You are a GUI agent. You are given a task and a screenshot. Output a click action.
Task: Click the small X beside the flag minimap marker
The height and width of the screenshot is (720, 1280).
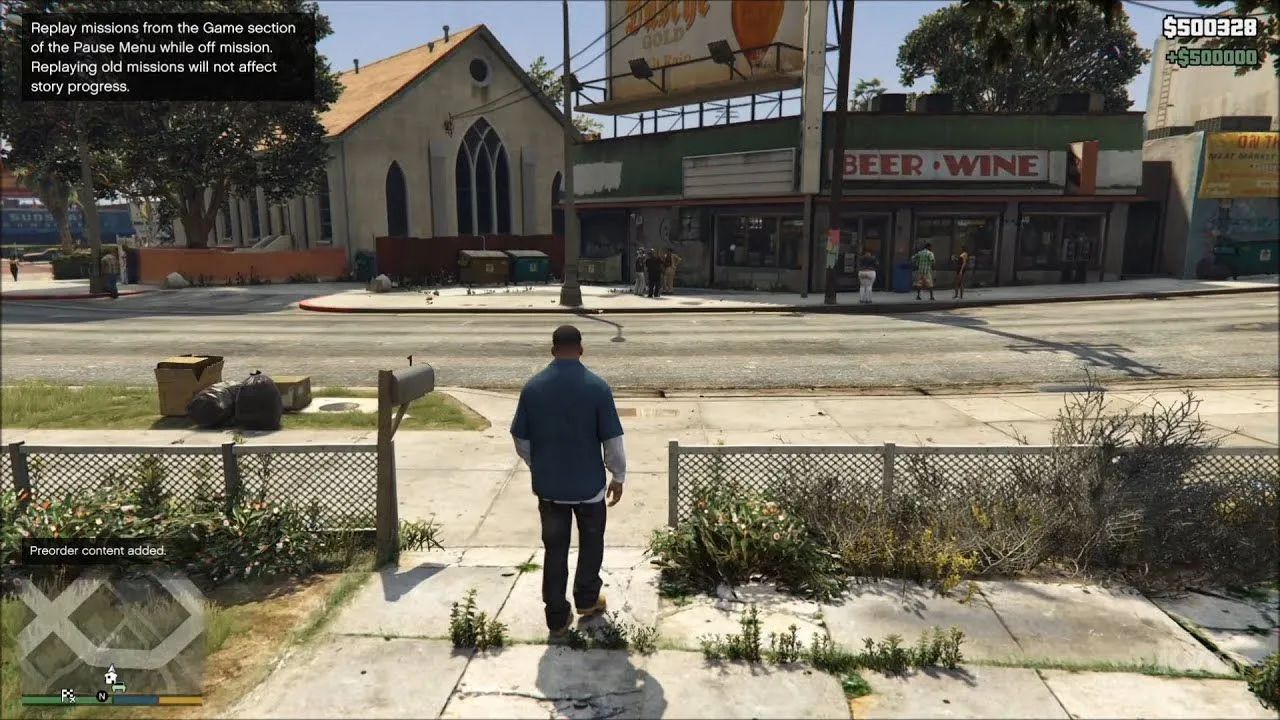(x=72, y=698)
